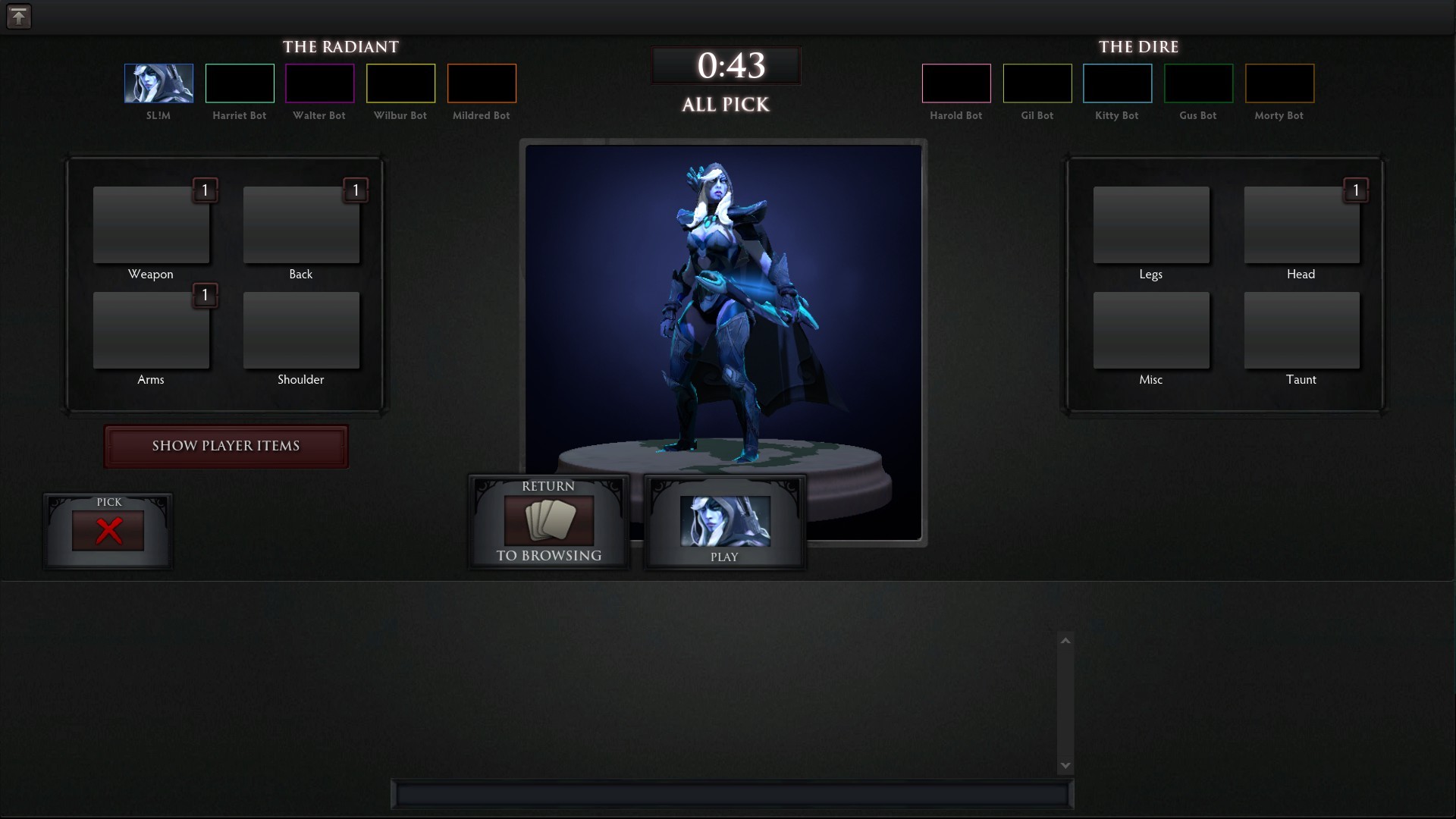
Task: Click Return to Browsing
Action: (x=548, y=523)
